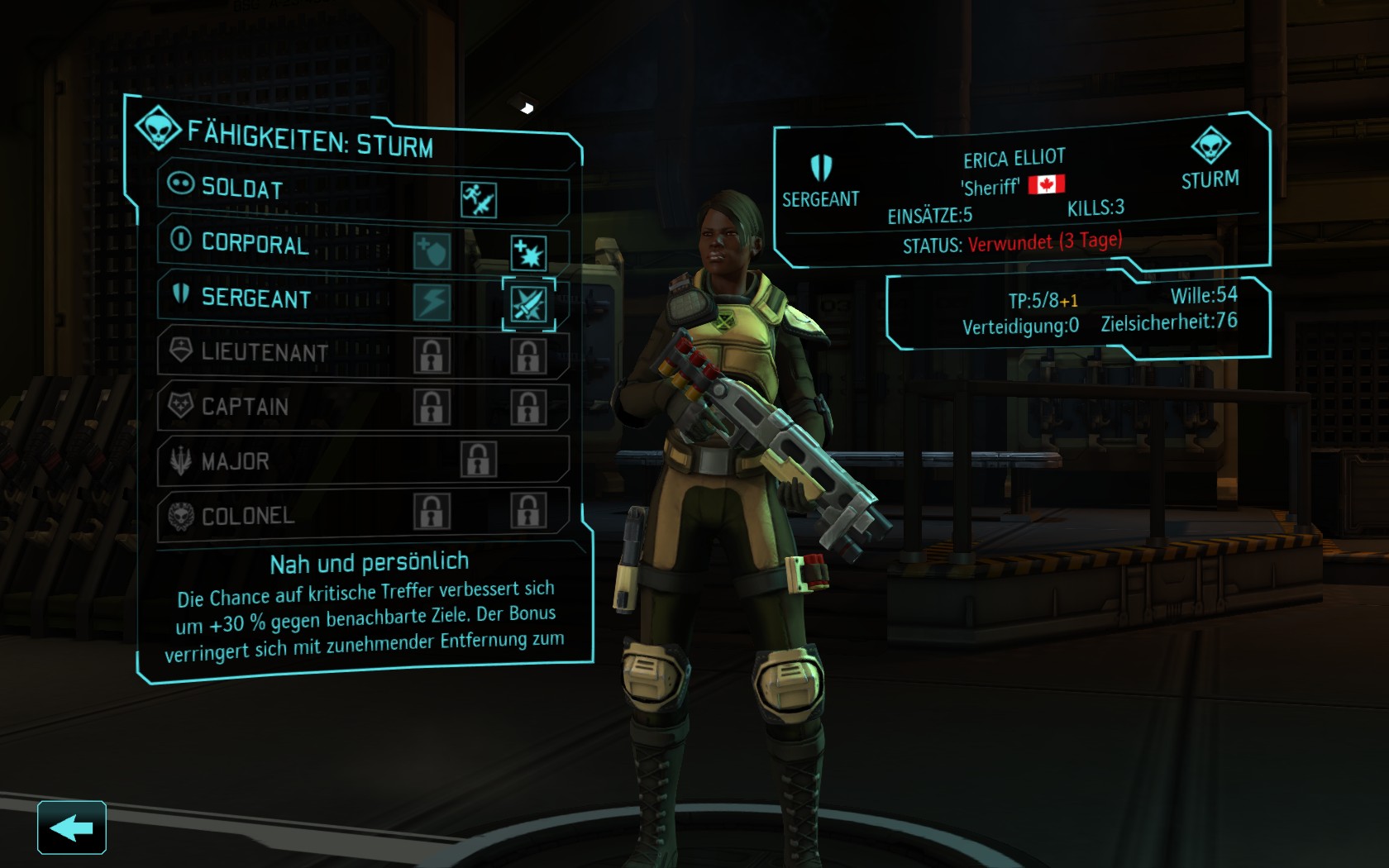
Task: Pick the Sergeant lightning bolt ability
Action: (432, 303)
